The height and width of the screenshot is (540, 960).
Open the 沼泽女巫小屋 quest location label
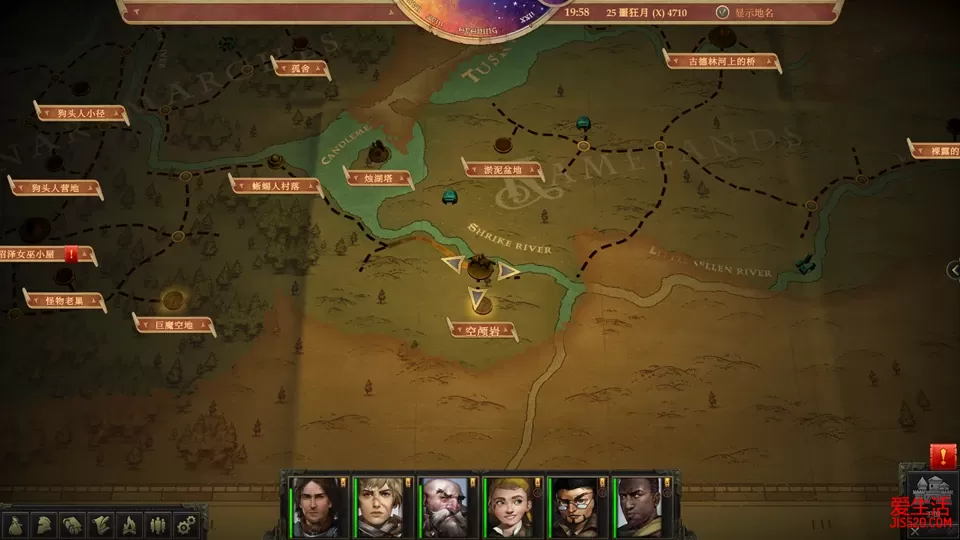point(38,256)
